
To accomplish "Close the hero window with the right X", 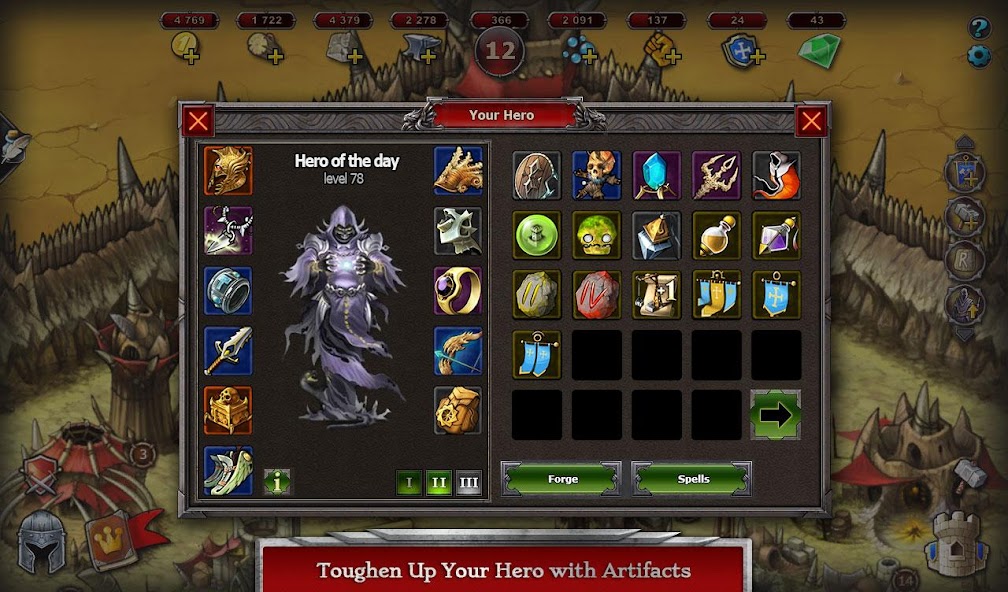I will pos(811,122).
